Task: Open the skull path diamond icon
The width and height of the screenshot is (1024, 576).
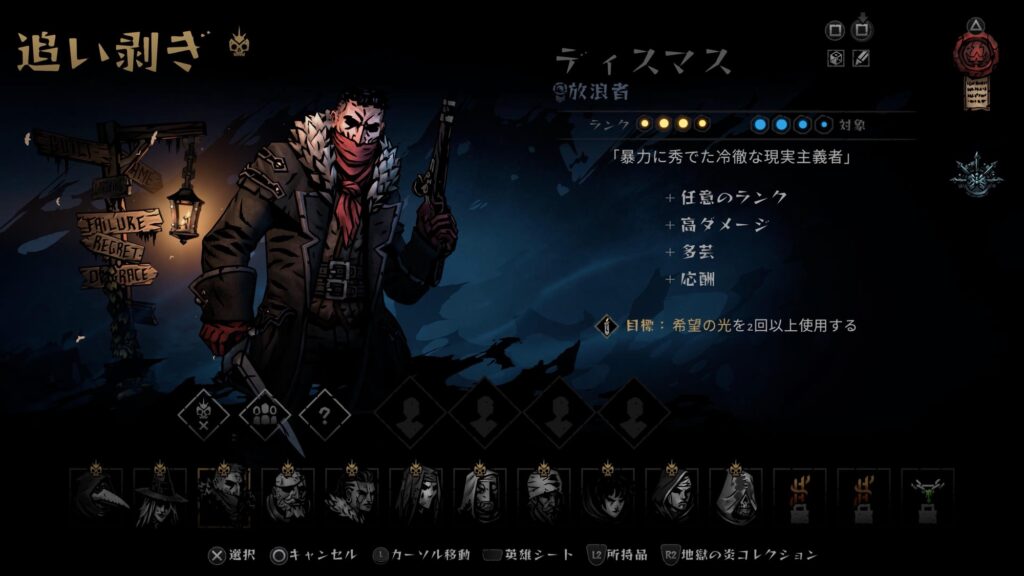Action: (x=203, y=413)
